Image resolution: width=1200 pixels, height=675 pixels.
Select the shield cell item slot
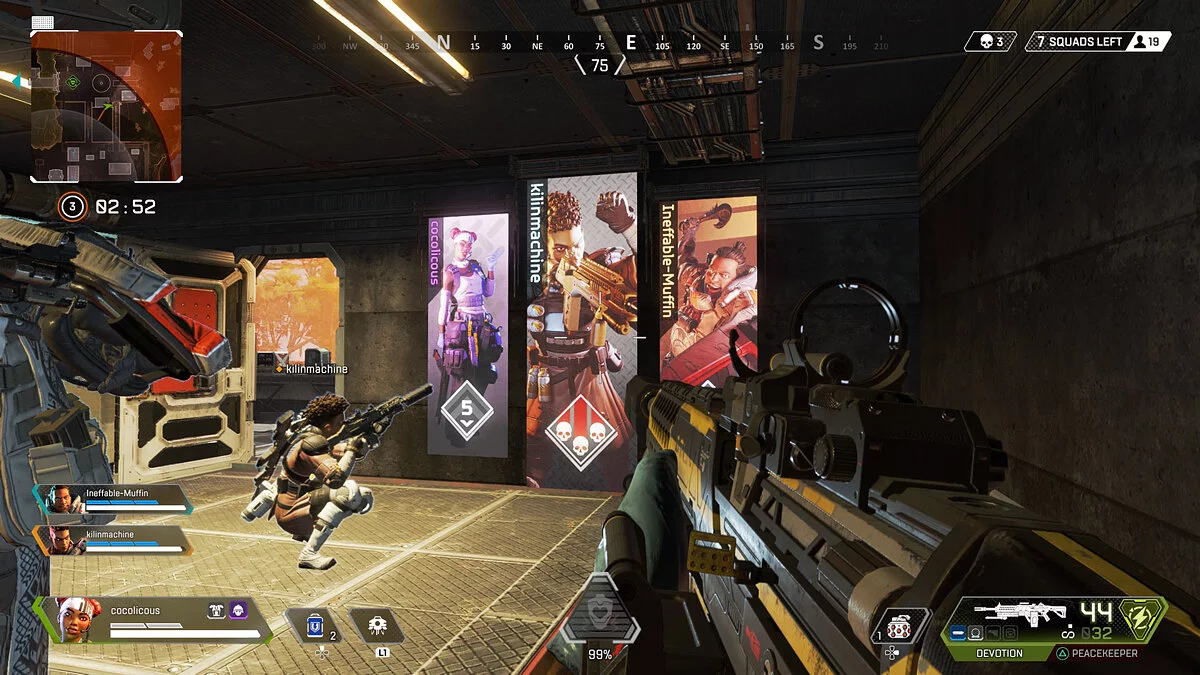tap(319, 626)
